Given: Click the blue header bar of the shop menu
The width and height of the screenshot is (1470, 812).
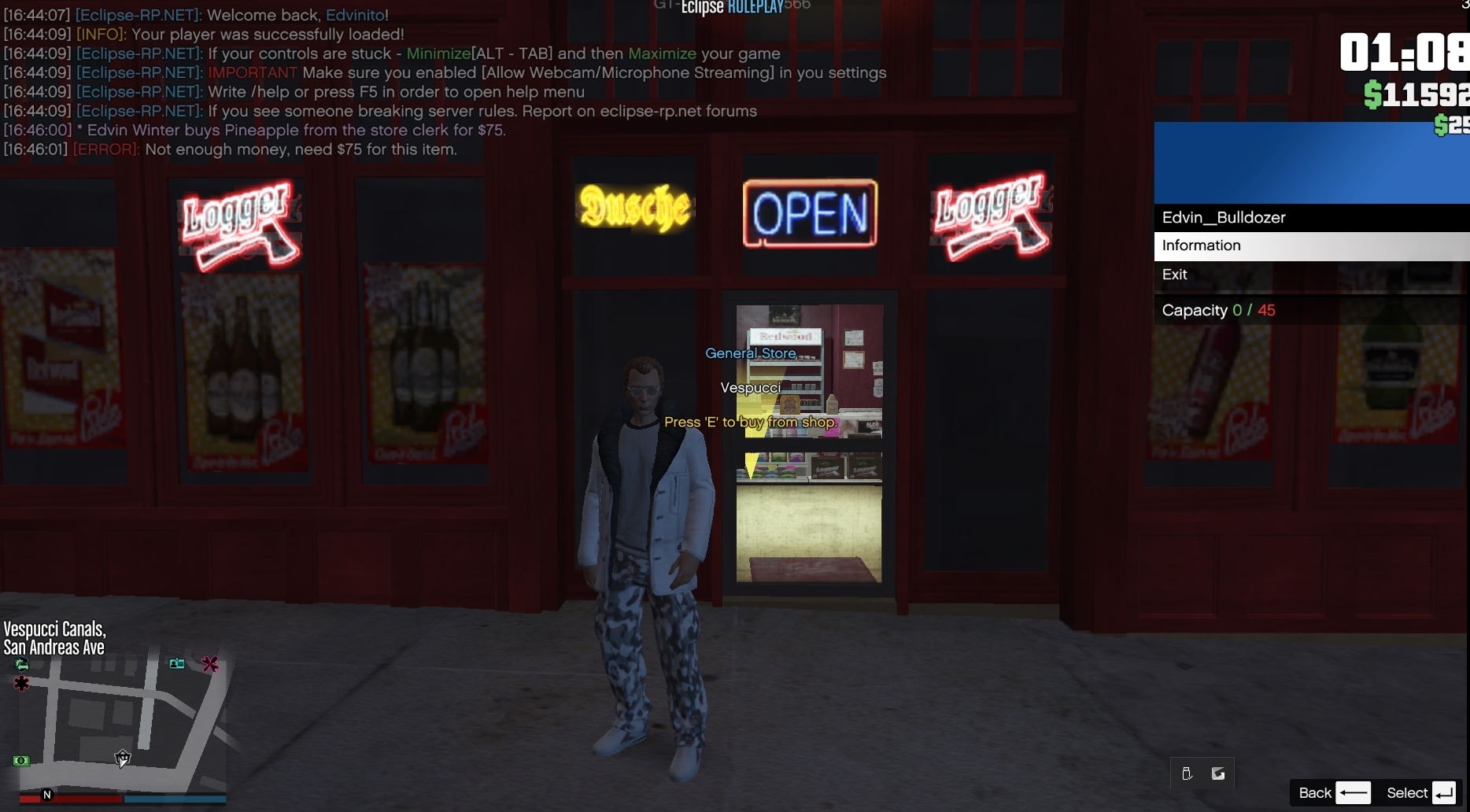Looking at the screenshot, I should coord(1310,161).
